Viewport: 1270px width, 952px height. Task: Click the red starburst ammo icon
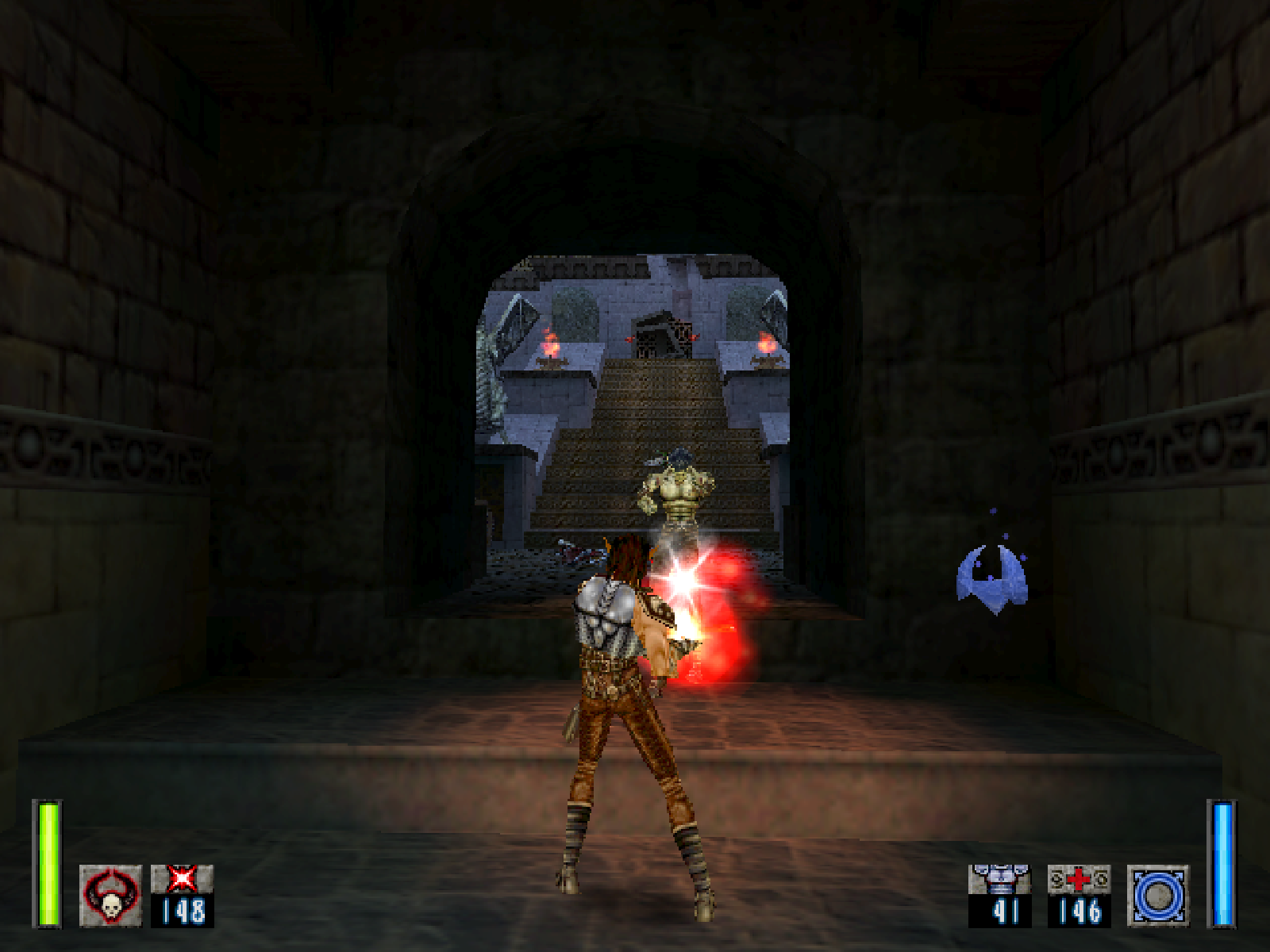(183, 879)
